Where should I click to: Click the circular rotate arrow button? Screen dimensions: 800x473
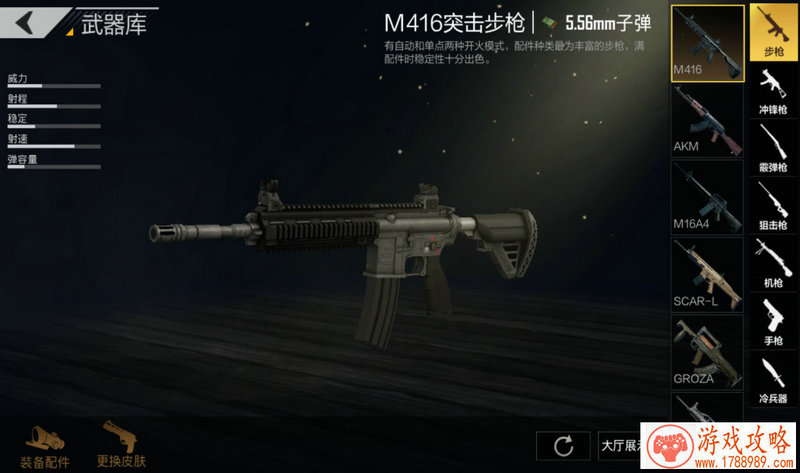click(563, 445)
